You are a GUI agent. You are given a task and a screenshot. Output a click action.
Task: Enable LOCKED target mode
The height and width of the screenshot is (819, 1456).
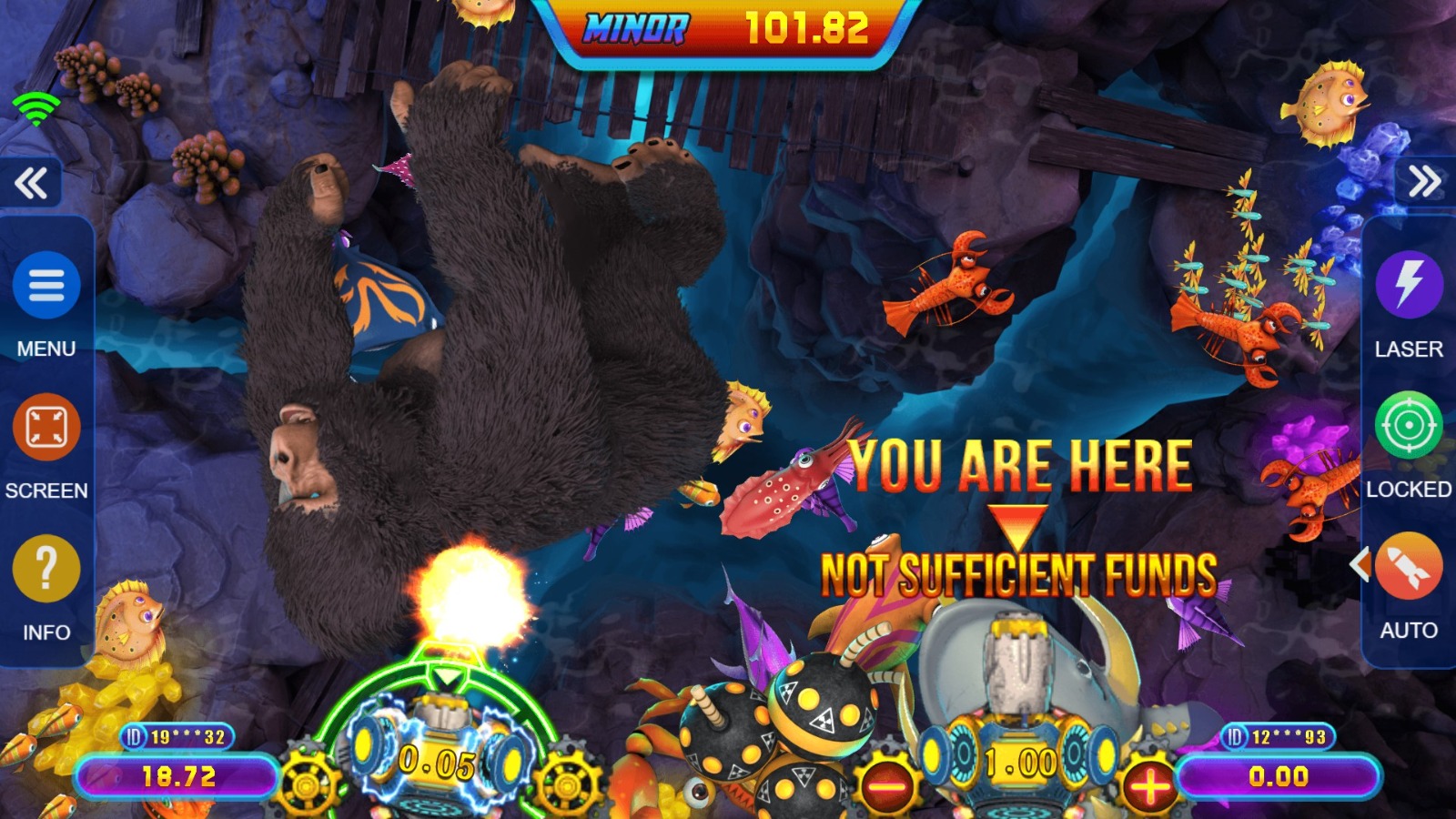click(1408, 426)
